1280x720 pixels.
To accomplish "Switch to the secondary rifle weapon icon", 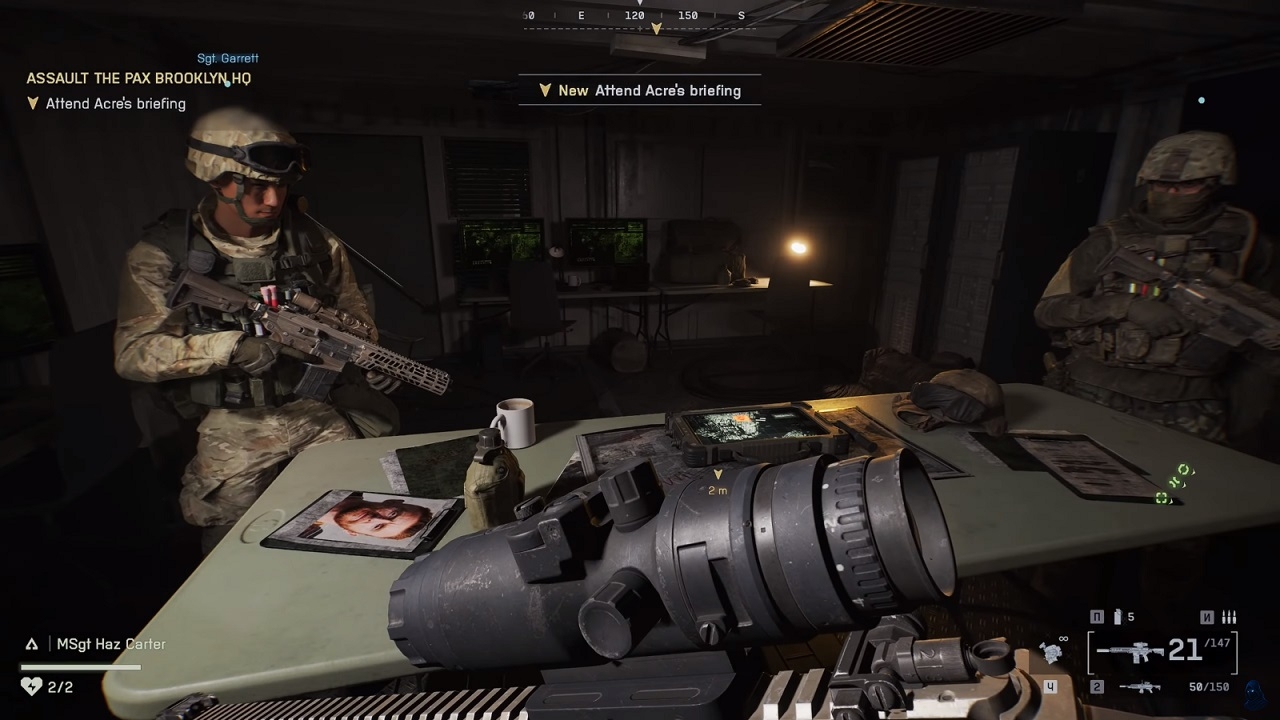I will coord(1139,687).
